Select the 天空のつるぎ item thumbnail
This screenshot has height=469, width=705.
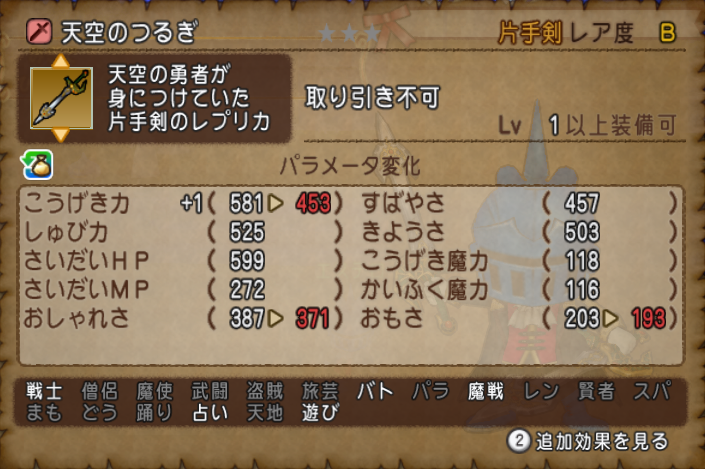(60, 97)
